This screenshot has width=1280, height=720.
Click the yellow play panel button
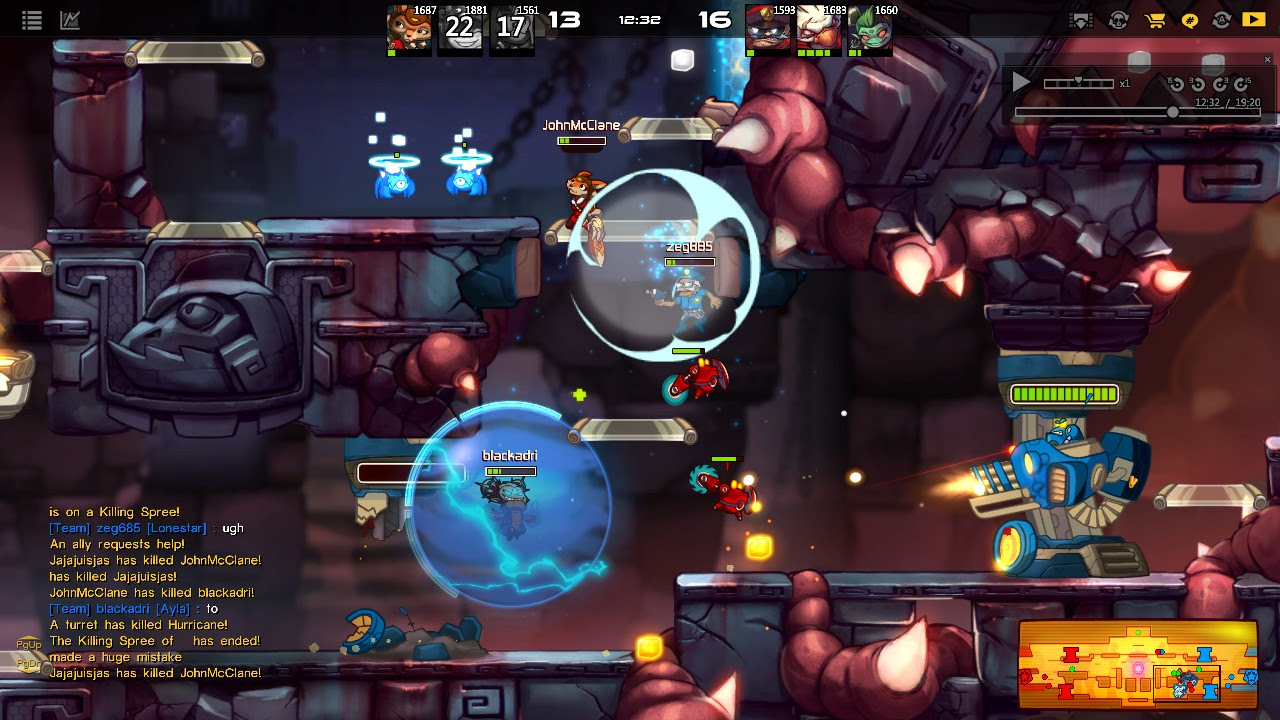[x=1253, y=19]
